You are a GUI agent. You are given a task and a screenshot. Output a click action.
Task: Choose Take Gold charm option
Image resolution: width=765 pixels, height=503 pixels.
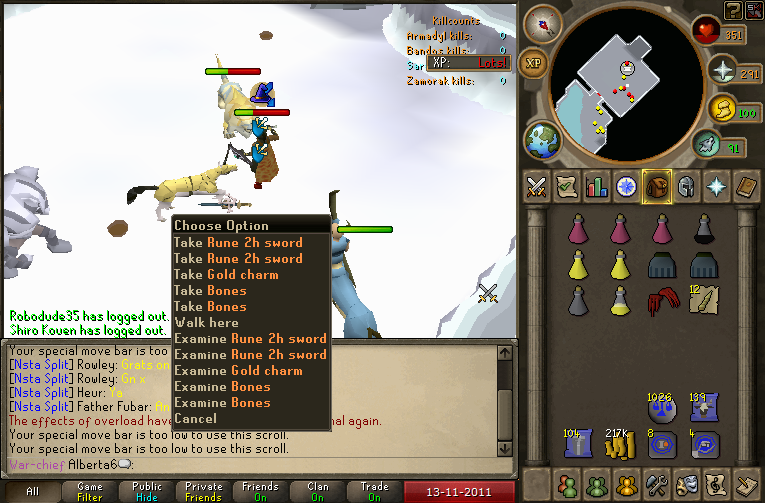coord(226,275)
